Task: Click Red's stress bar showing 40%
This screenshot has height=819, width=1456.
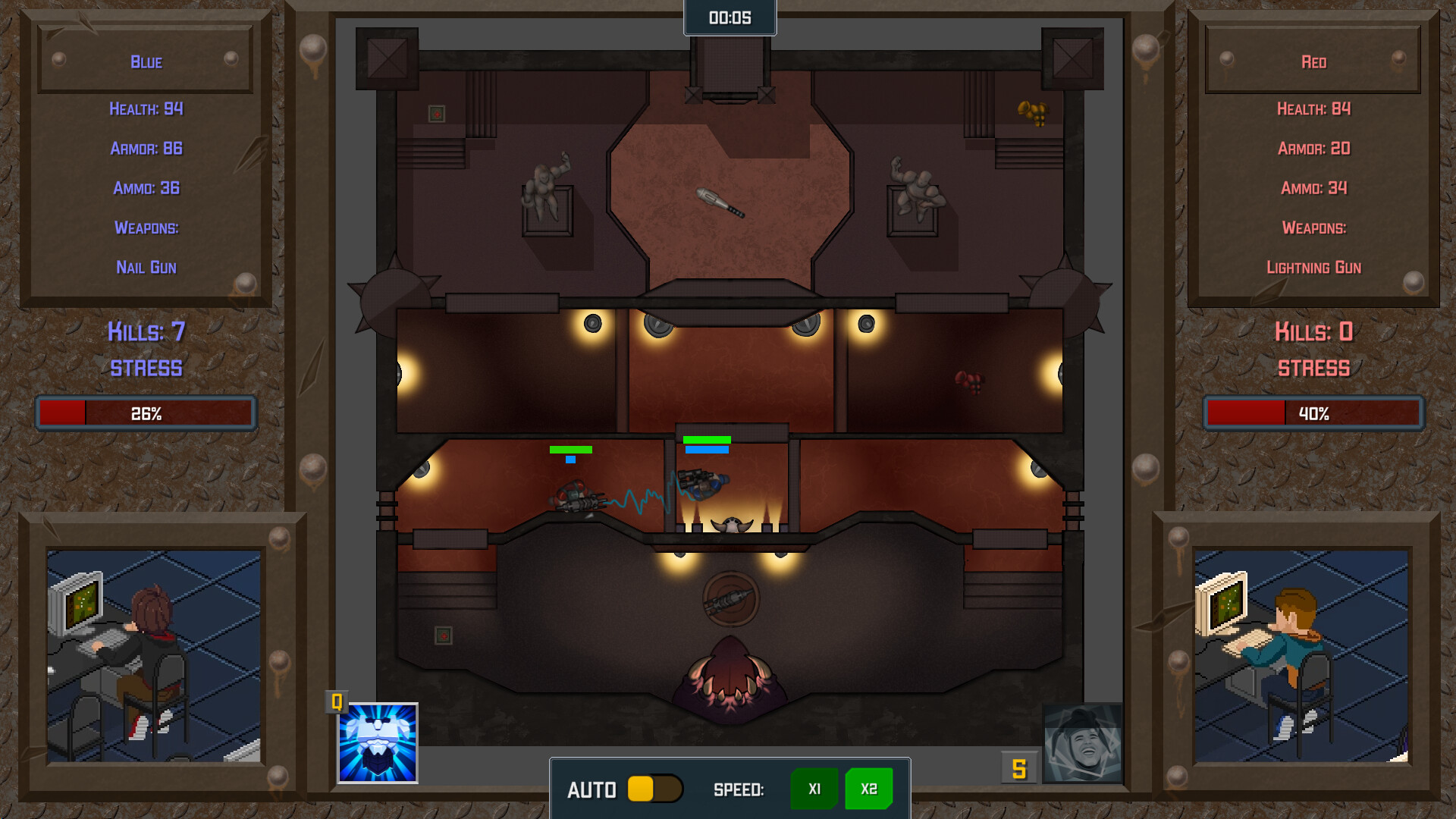Action: click(x=1313, y=413)
